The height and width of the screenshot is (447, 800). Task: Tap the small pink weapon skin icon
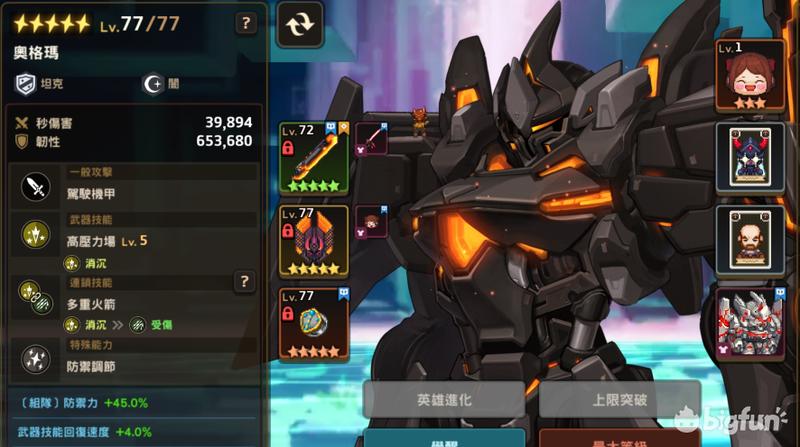[x=371, y=137]
